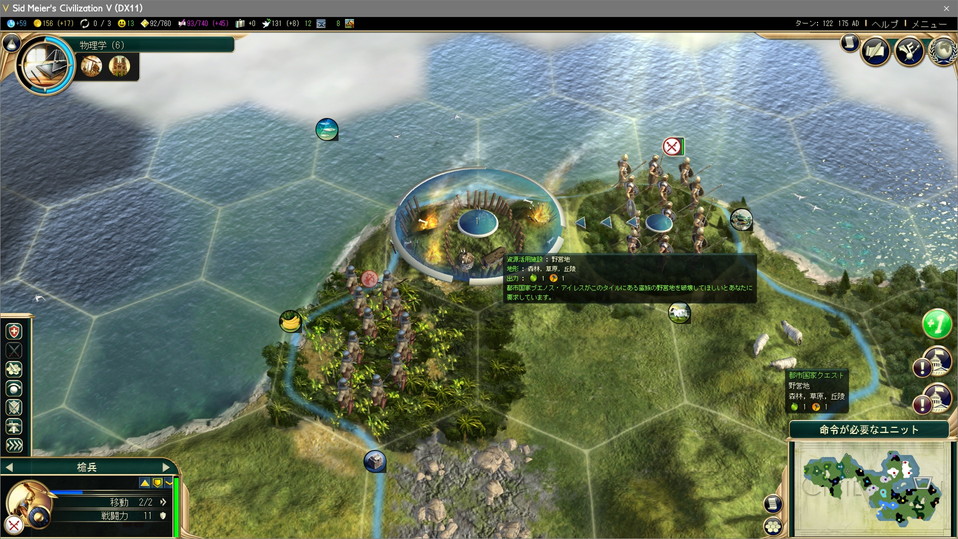Click the 槍兵 spearman unit portrait
958x539 pixels.
tap(28, 503)
